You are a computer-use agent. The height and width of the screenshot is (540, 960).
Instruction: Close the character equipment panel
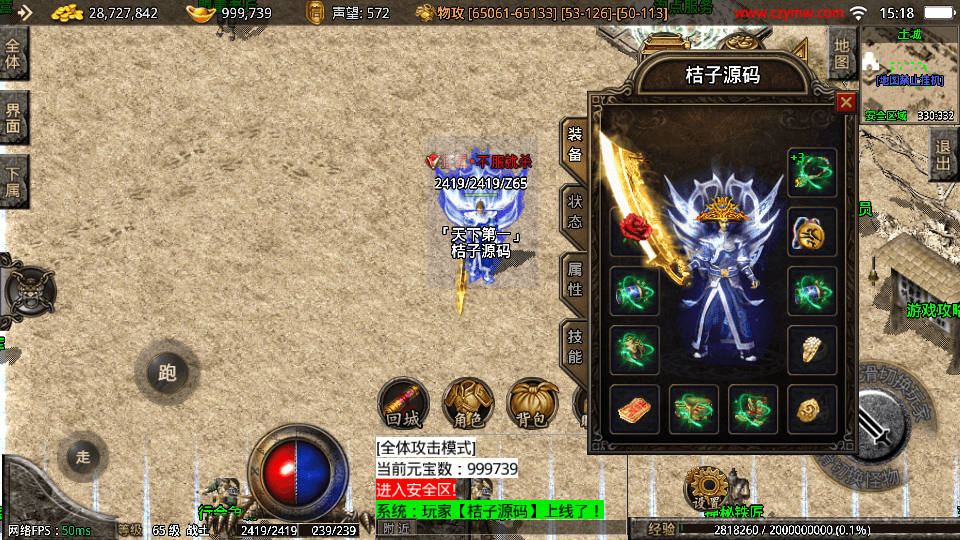(846, 102)
